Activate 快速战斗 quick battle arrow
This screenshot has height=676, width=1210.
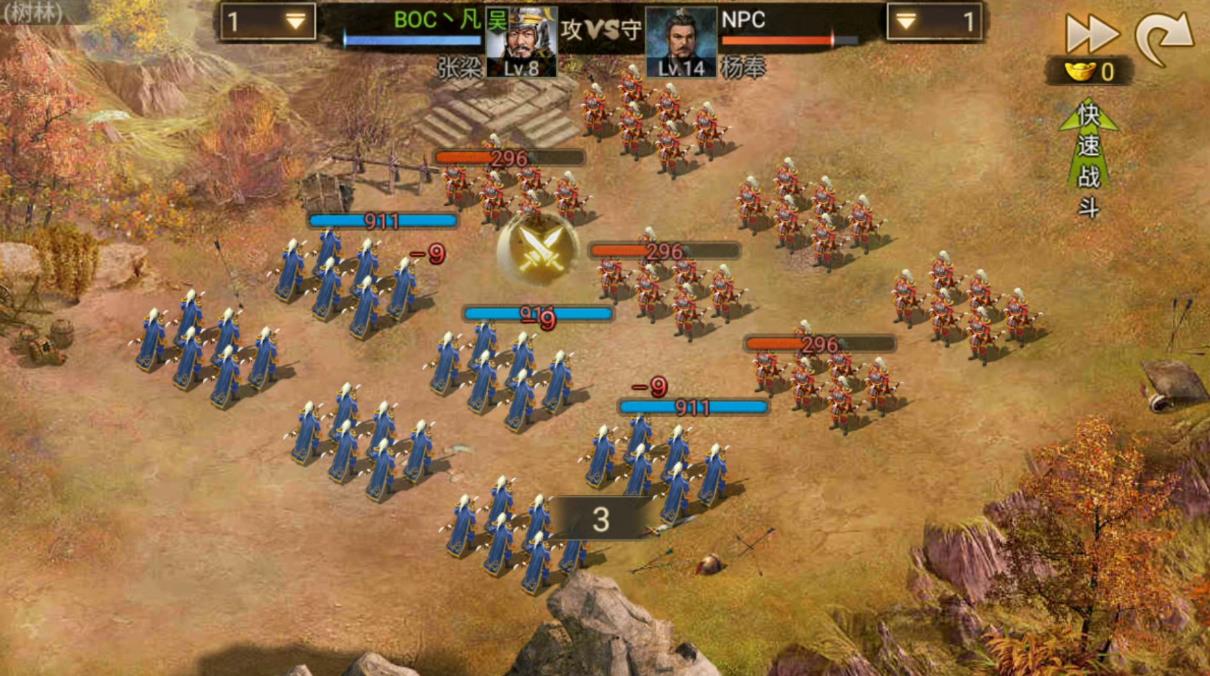[1089, 158]
